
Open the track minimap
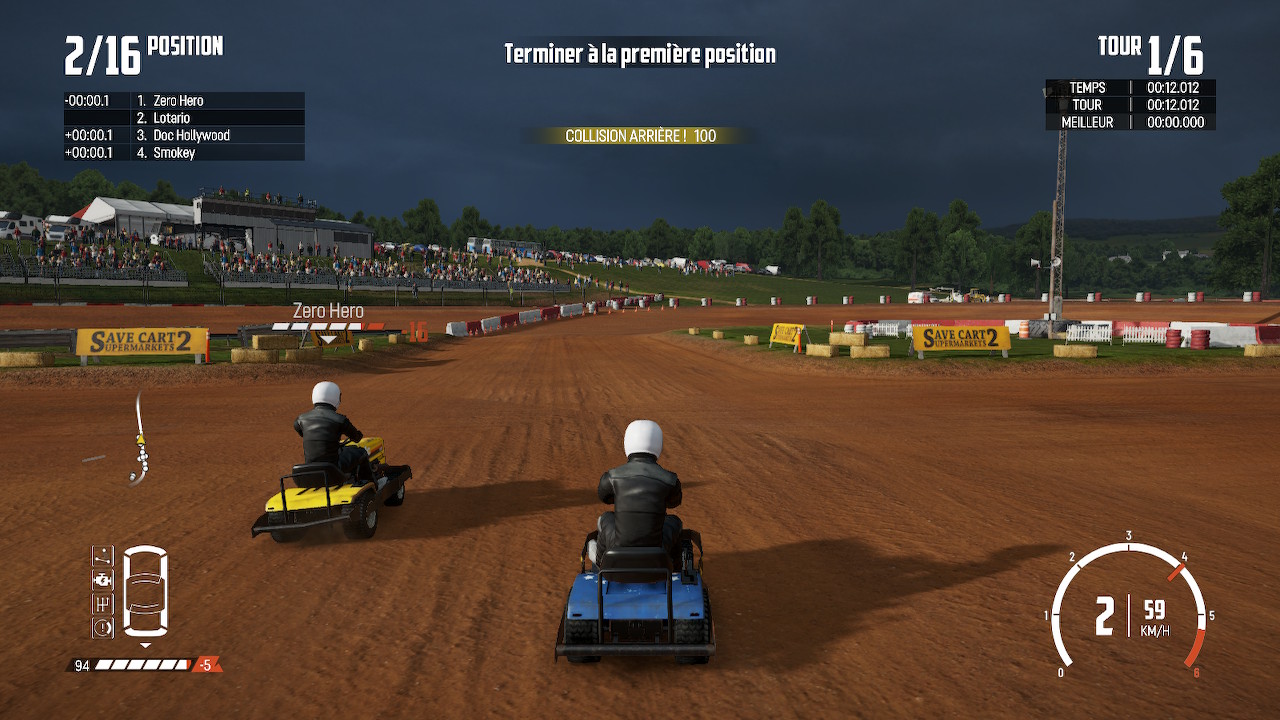[x=141, y=441]
